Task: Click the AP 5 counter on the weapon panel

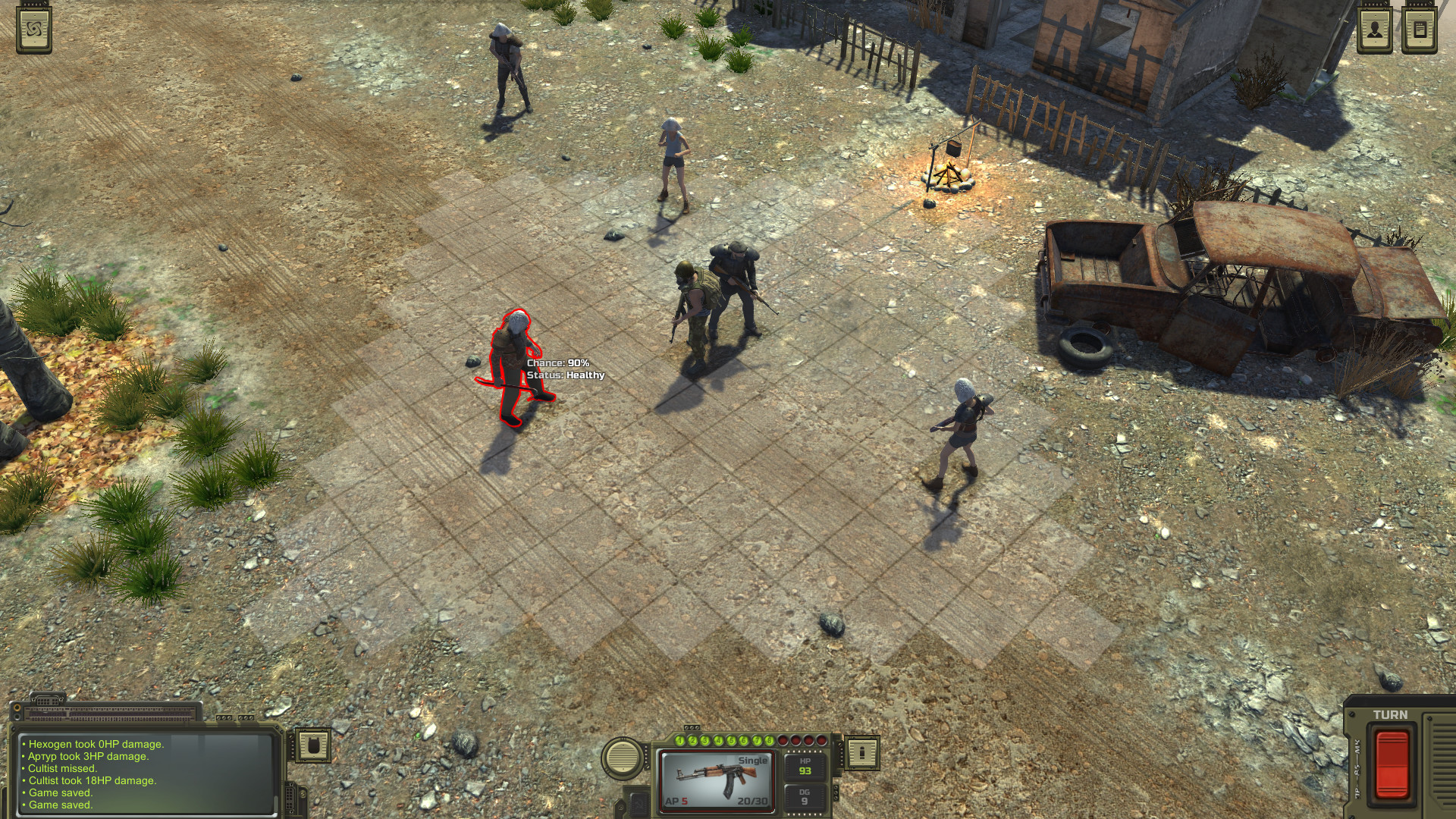Action: pyautogui.click(x=676, y=801)
